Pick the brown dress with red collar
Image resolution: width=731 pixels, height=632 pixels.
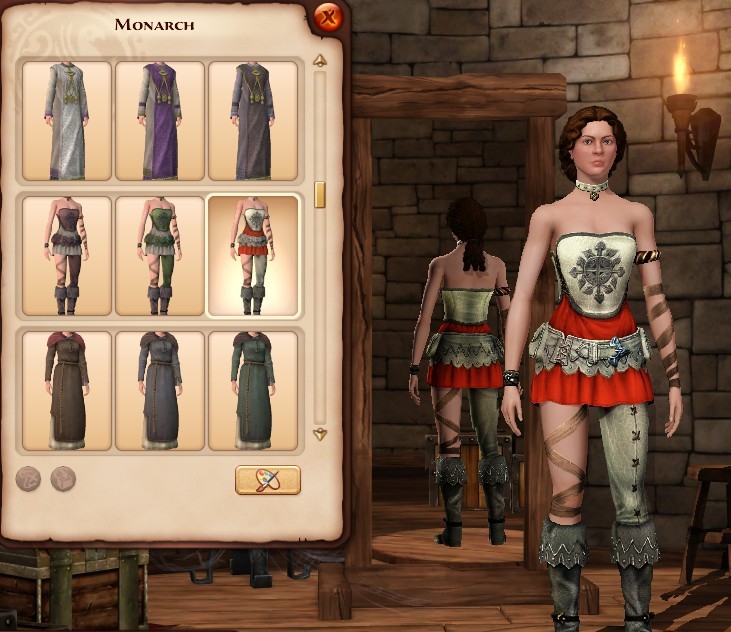[x=66, y=391]
